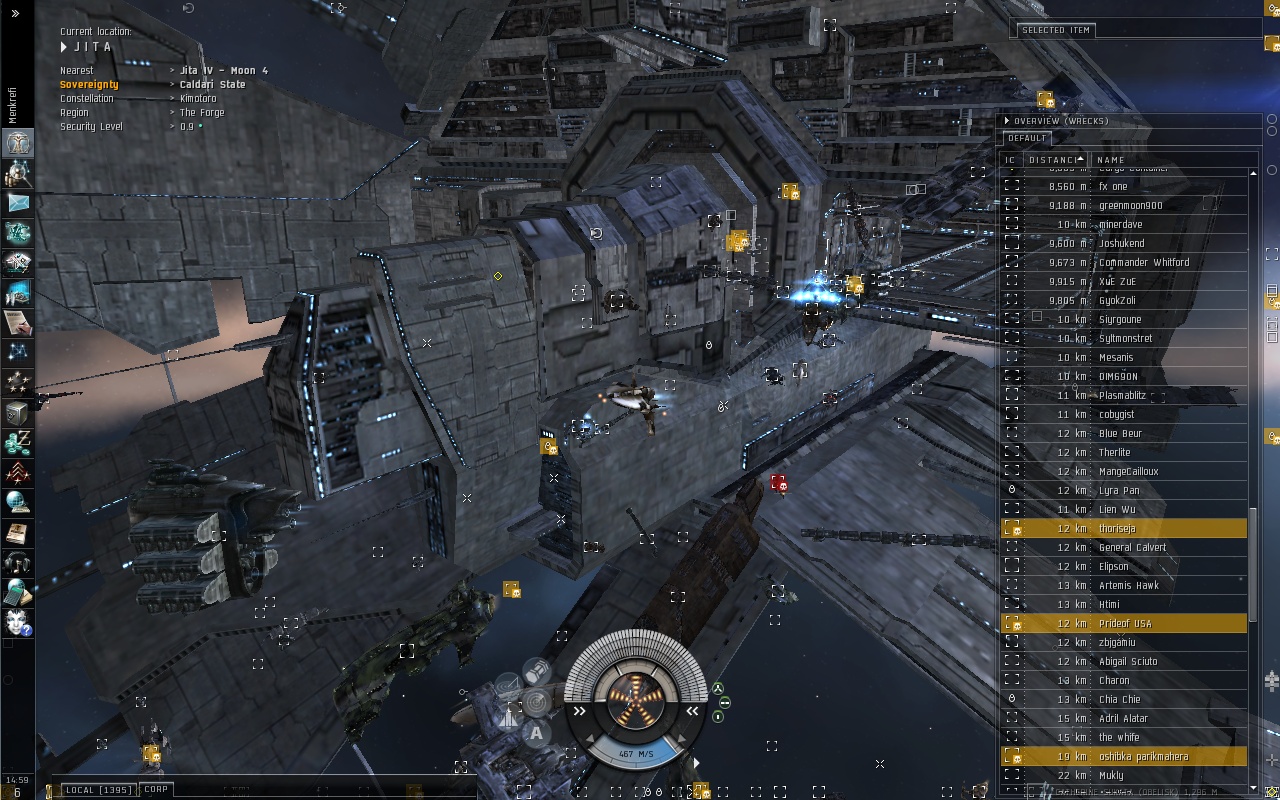Select Prideof USA in the overview list
Screen dimensions: 1280x800
[x=1125, y=623]
